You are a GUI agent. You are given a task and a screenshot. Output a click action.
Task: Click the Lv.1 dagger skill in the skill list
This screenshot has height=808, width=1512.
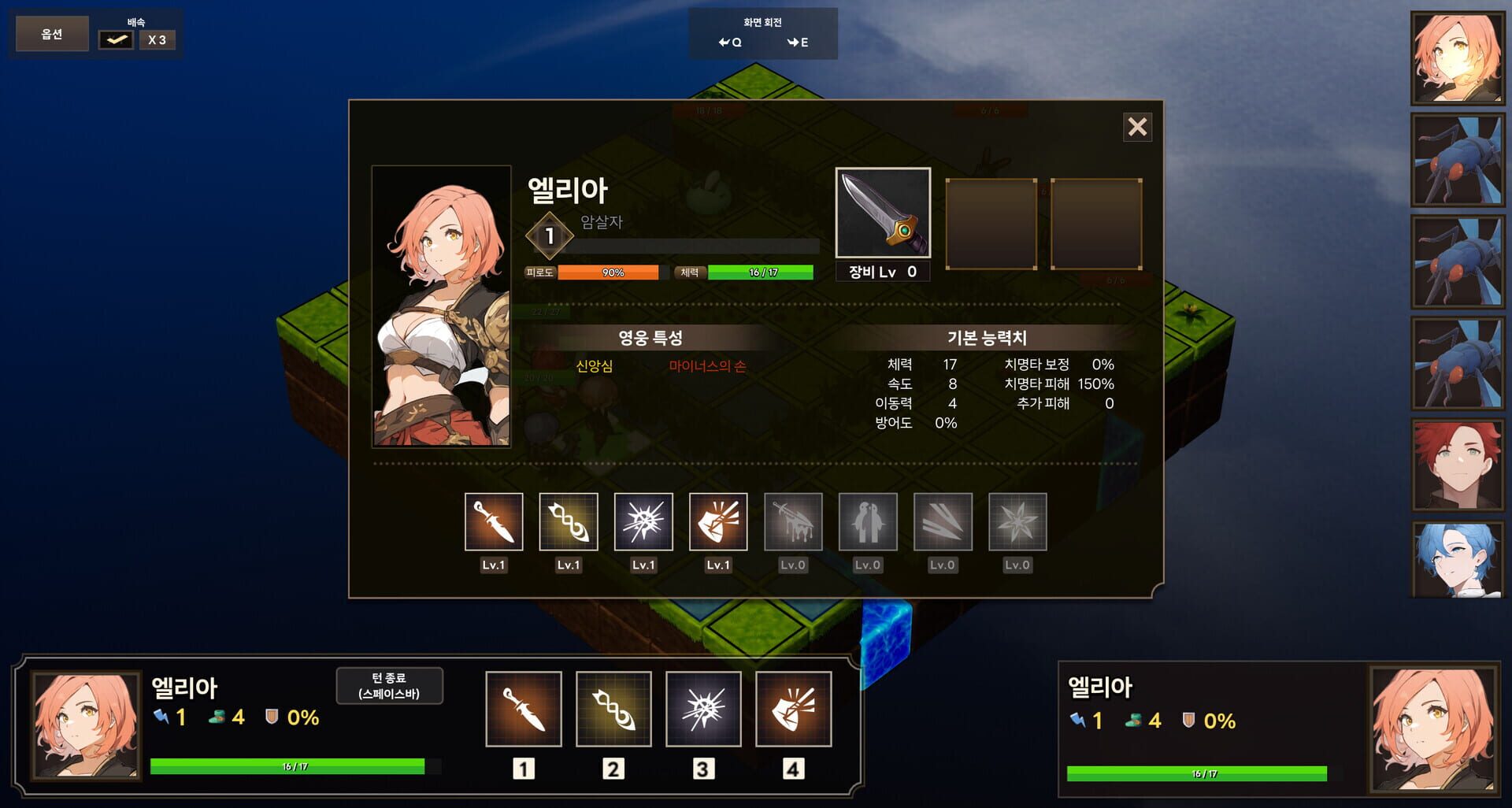click(493, 521)
